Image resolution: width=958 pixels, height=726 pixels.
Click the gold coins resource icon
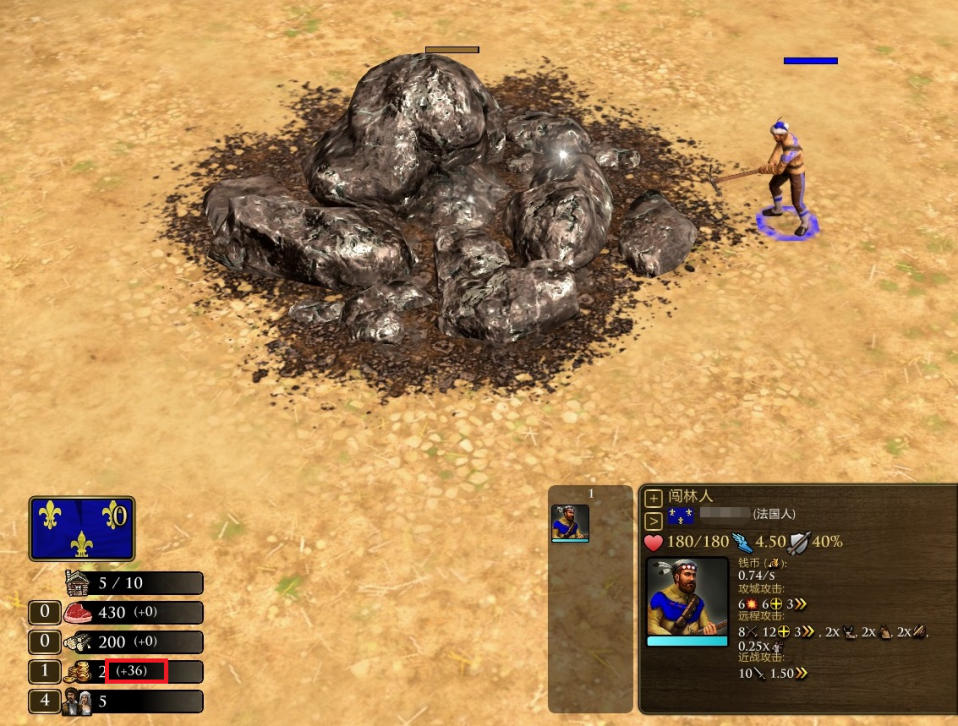pos(77,672)
